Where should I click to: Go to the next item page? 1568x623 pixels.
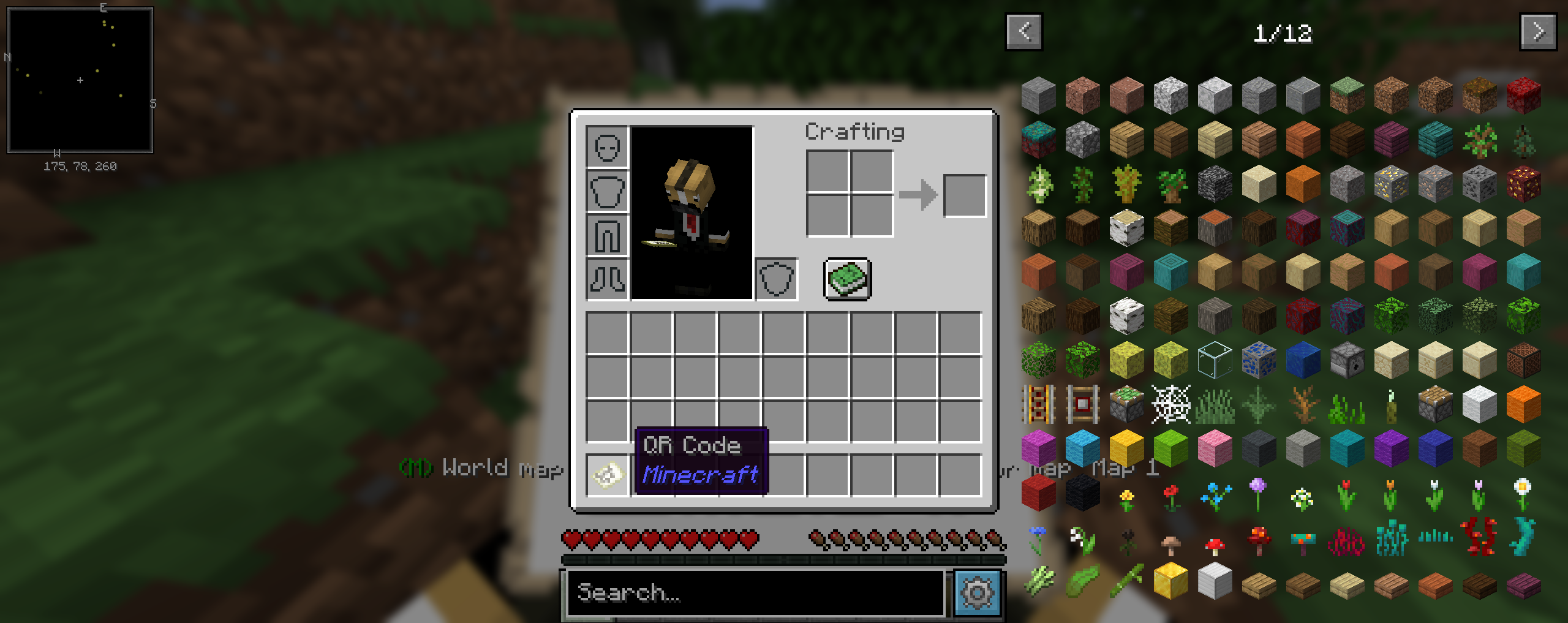(1538, 32)
